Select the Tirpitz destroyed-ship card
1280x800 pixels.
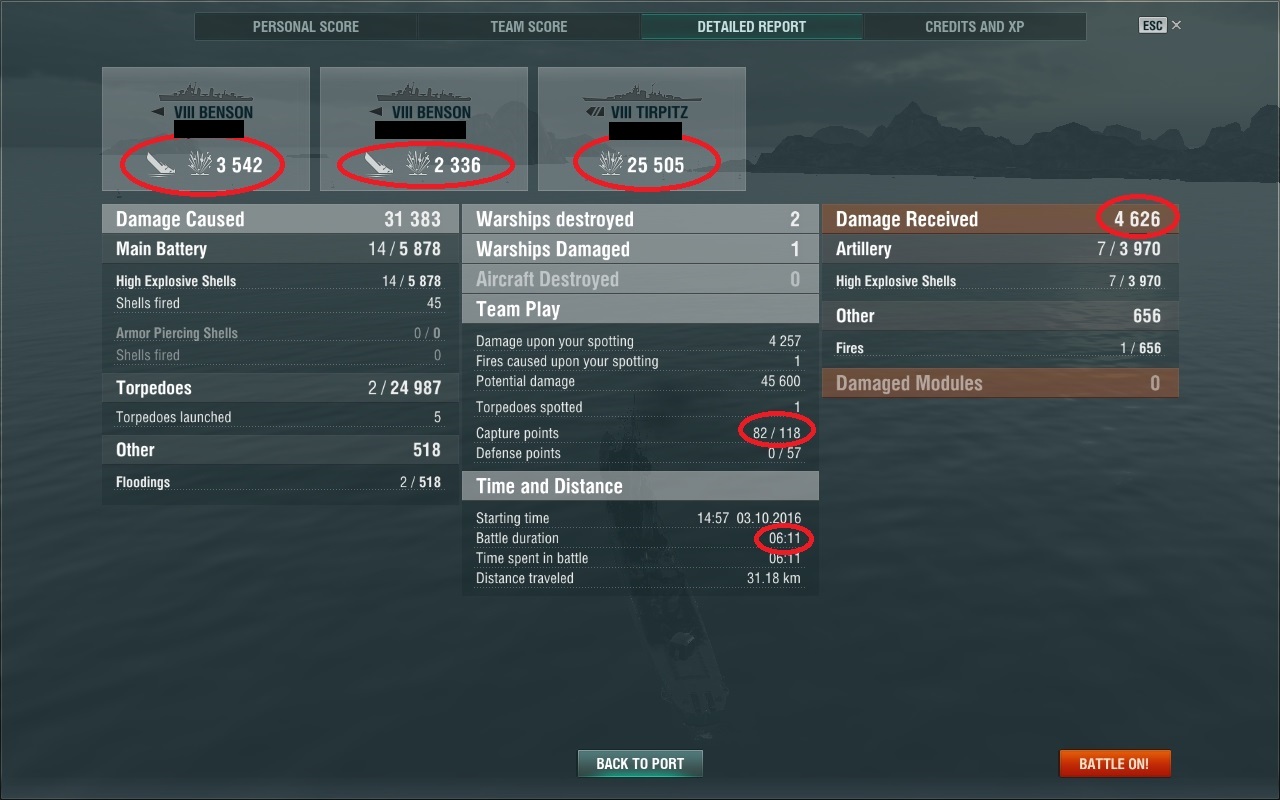(641, 128)
